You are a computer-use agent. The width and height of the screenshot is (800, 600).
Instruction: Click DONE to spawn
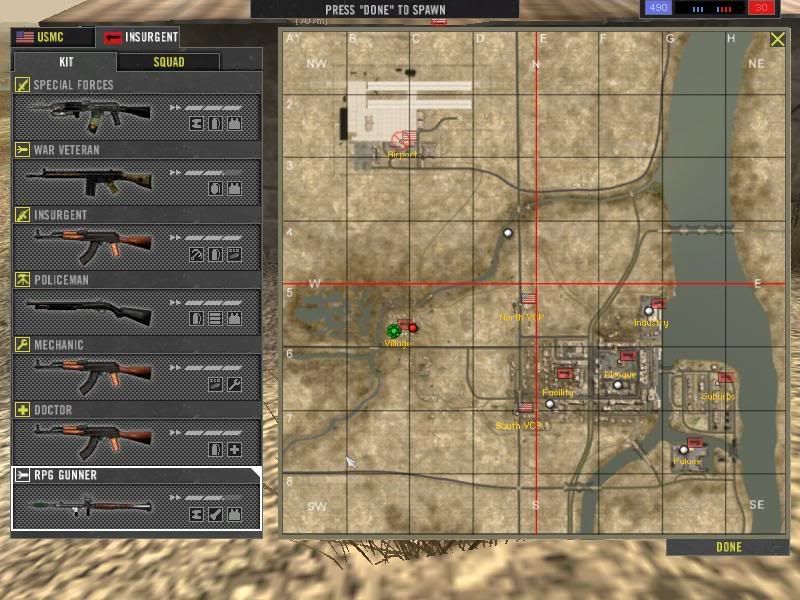click(729, 547)
